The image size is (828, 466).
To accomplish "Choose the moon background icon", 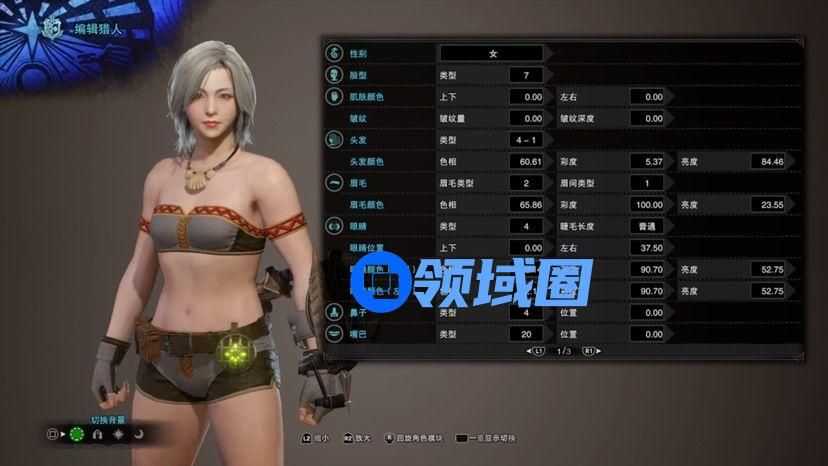I will click(140, 434).
